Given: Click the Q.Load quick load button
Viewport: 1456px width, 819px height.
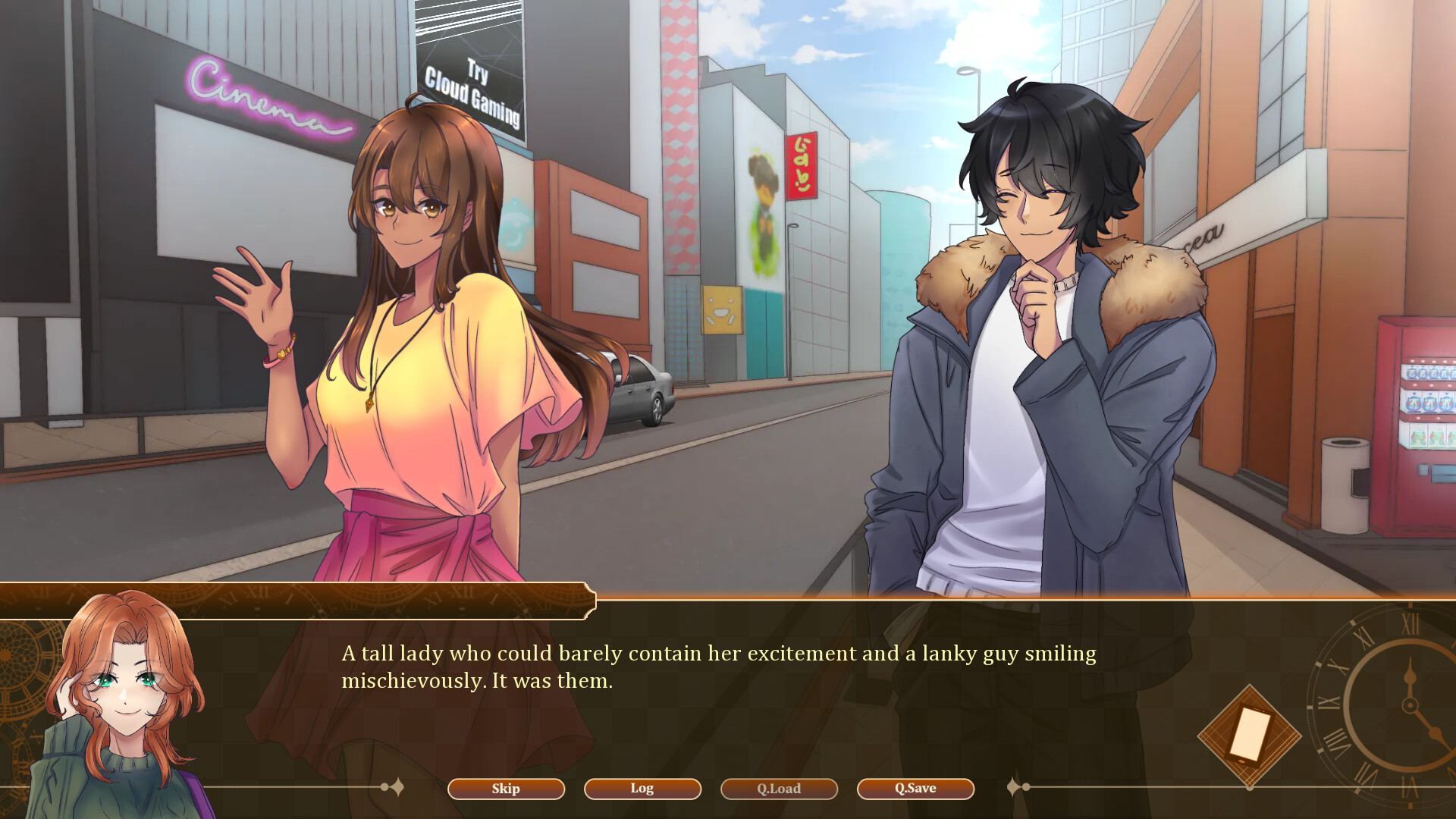Looking at the screenshot, I should (x=779, y=789).
